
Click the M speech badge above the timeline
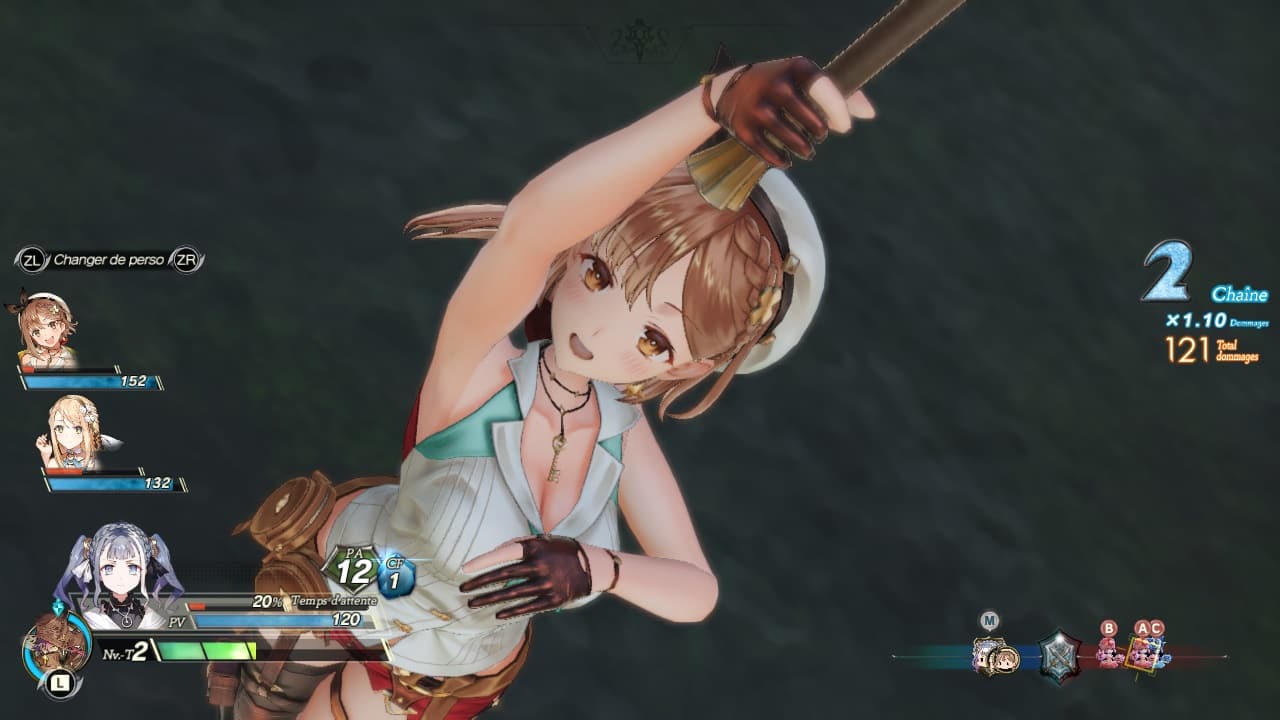[990, 620]
